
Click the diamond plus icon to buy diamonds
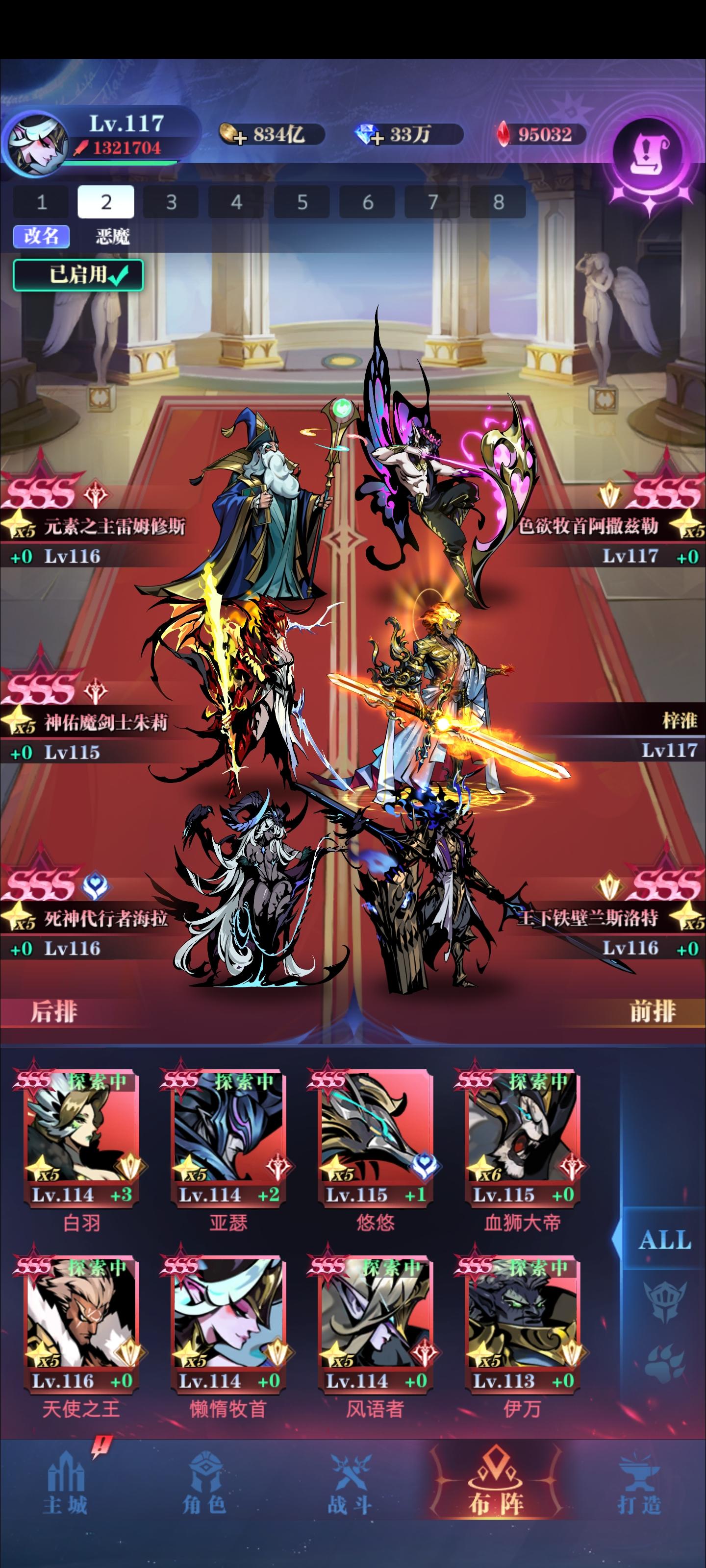[x=378, y=135]
